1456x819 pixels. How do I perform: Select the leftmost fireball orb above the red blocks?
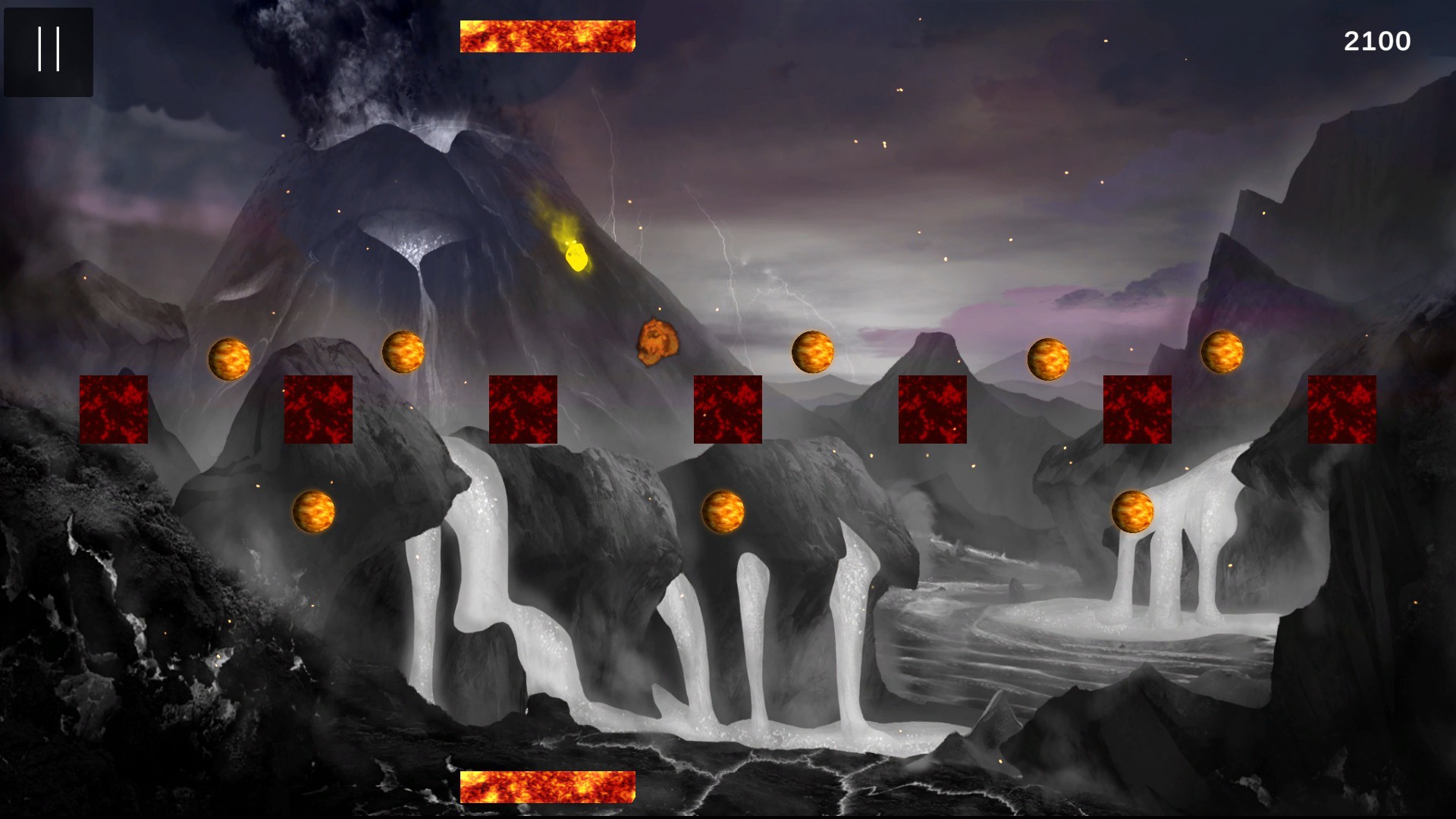[x=231, y=360]
